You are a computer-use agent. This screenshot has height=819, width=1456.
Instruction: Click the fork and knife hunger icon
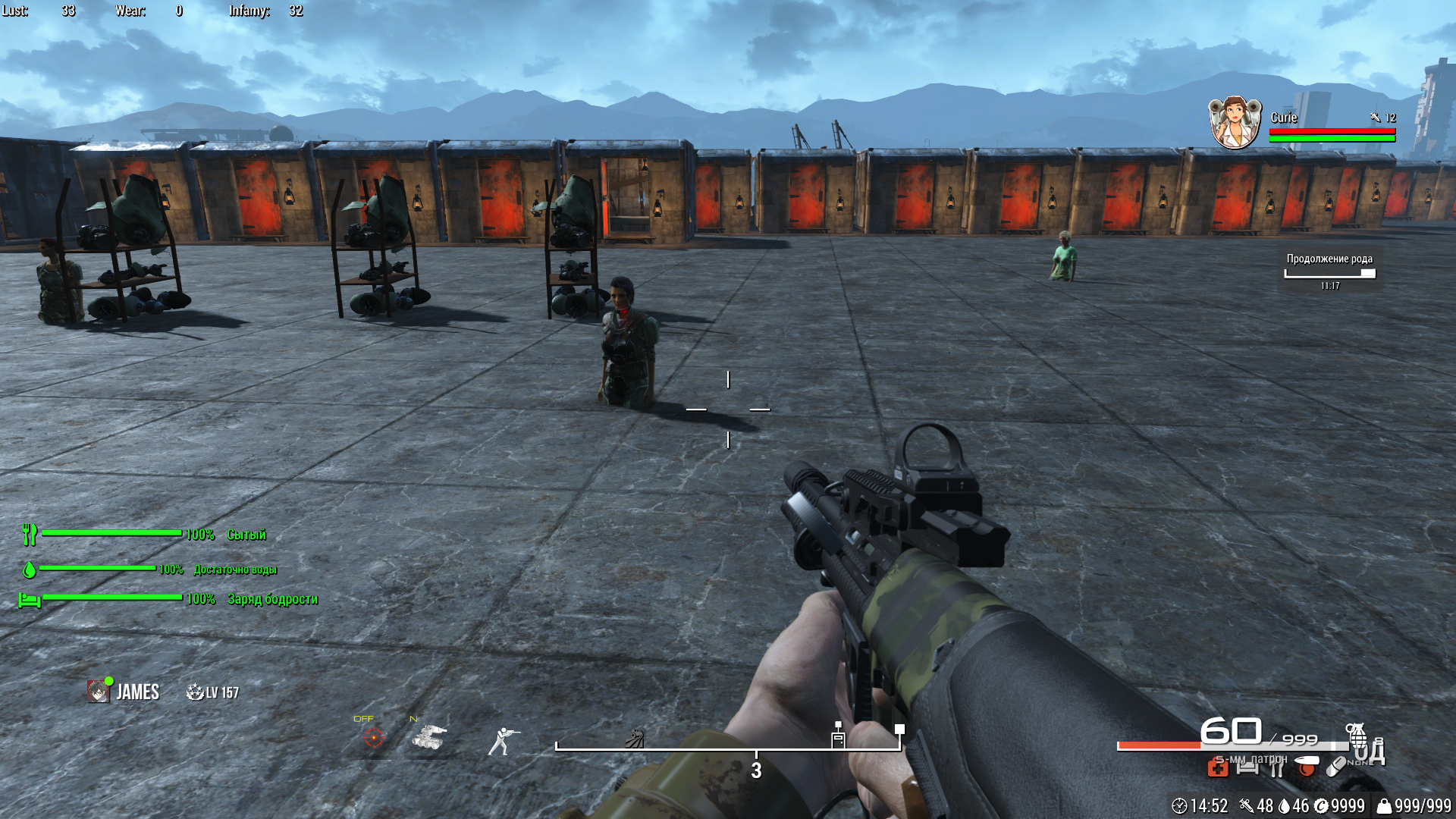[x=30, y=535]
